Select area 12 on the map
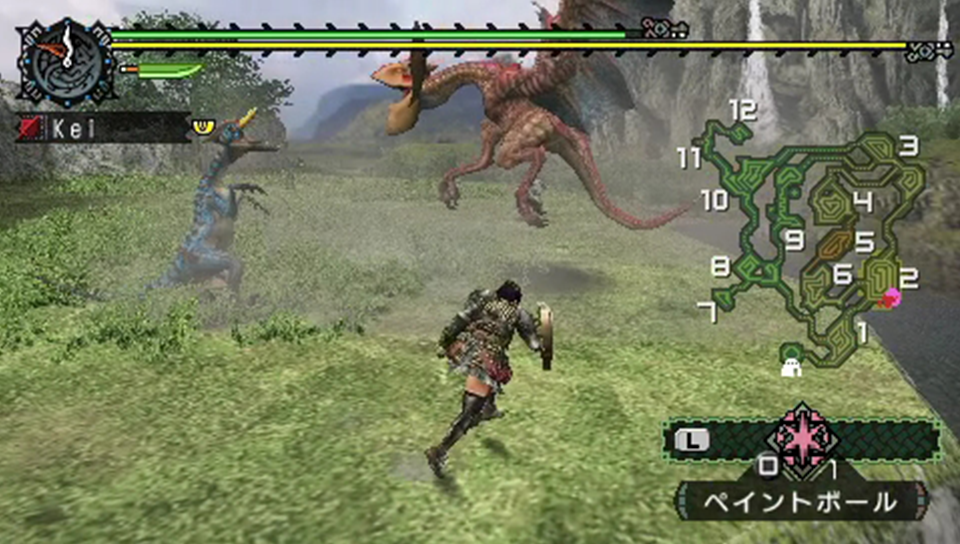The height and width of the screenshot is (544, 960). [741, 110]
